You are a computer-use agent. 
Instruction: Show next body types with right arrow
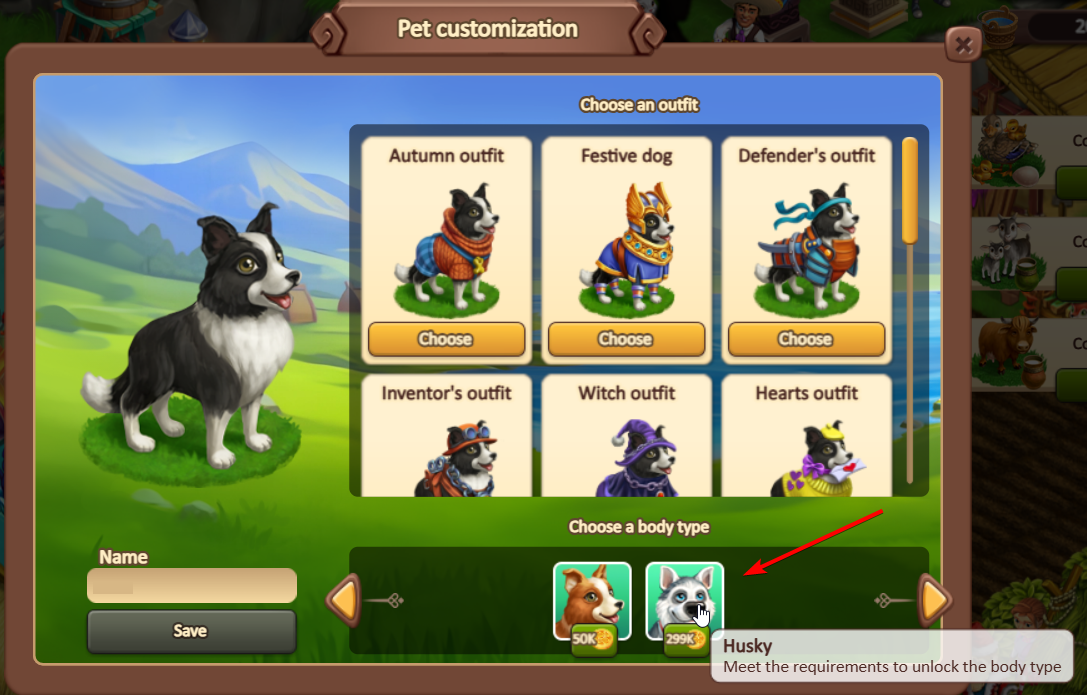(x=935, y=600)
